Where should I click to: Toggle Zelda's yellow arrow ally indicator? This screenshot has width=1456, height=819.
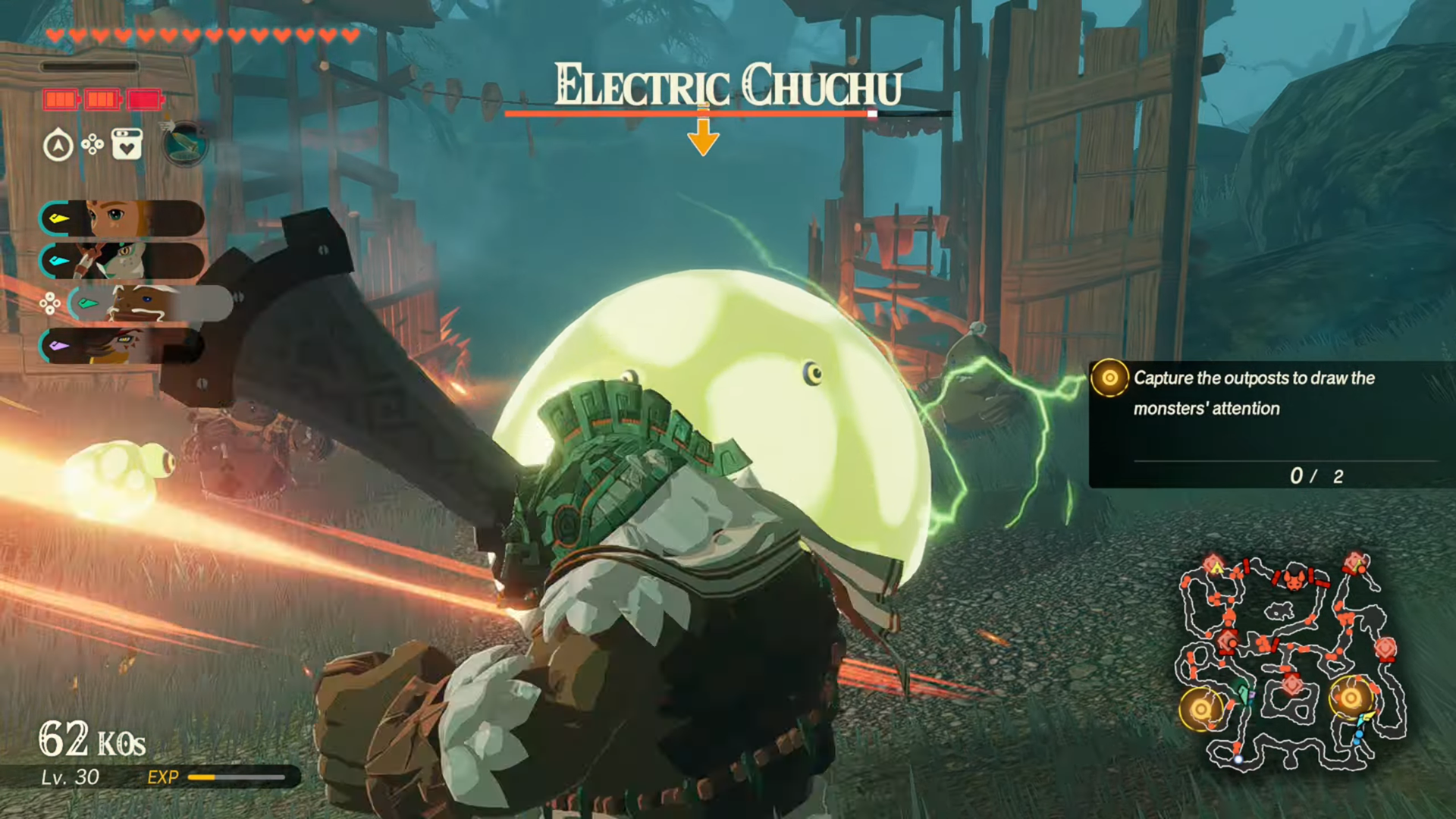58,219
